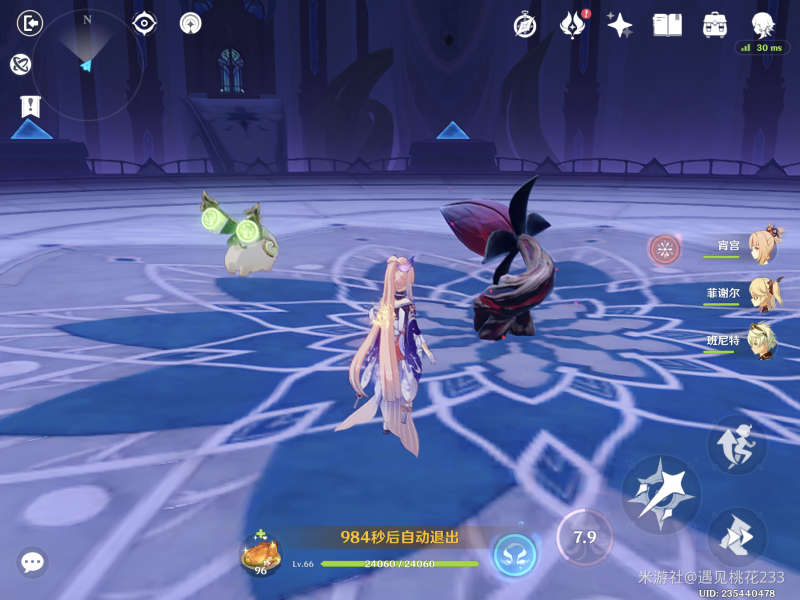Tap the eye-shaped icon beside the minimap
The height and width of the screenshot is (600, 800).
pyautogui.click(x=145, y=23)
